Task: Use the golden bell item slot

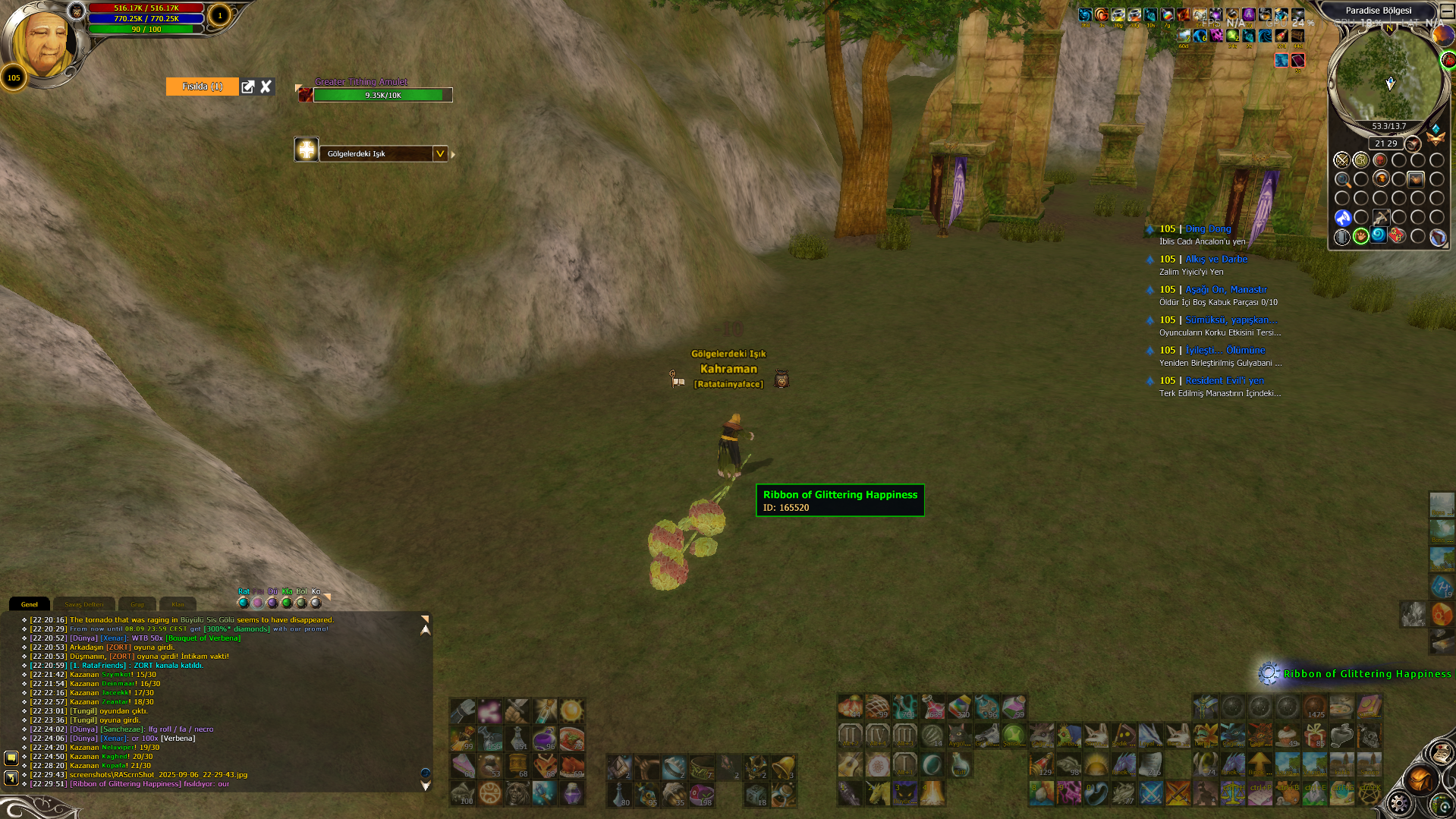Action: coord(783,767)
